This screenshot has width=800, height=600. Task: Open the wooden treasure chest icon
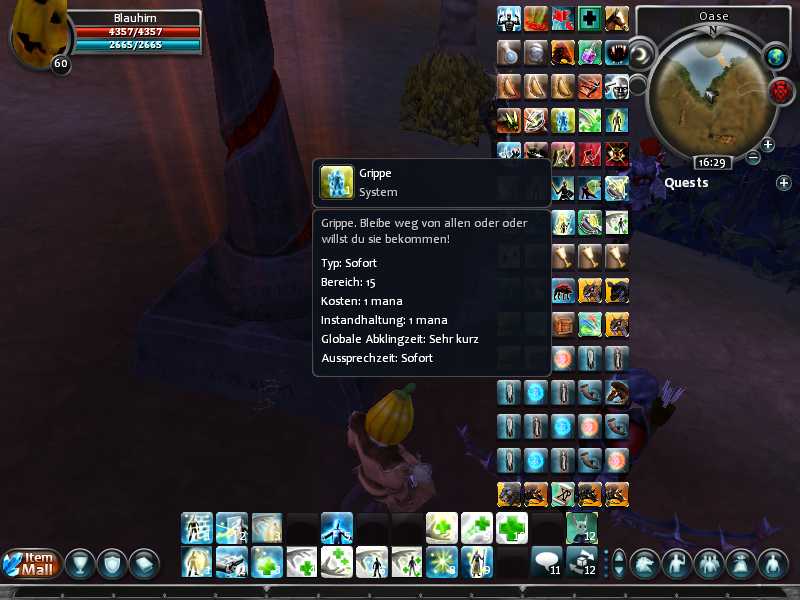pyautogui.click(x=564, y=325)
